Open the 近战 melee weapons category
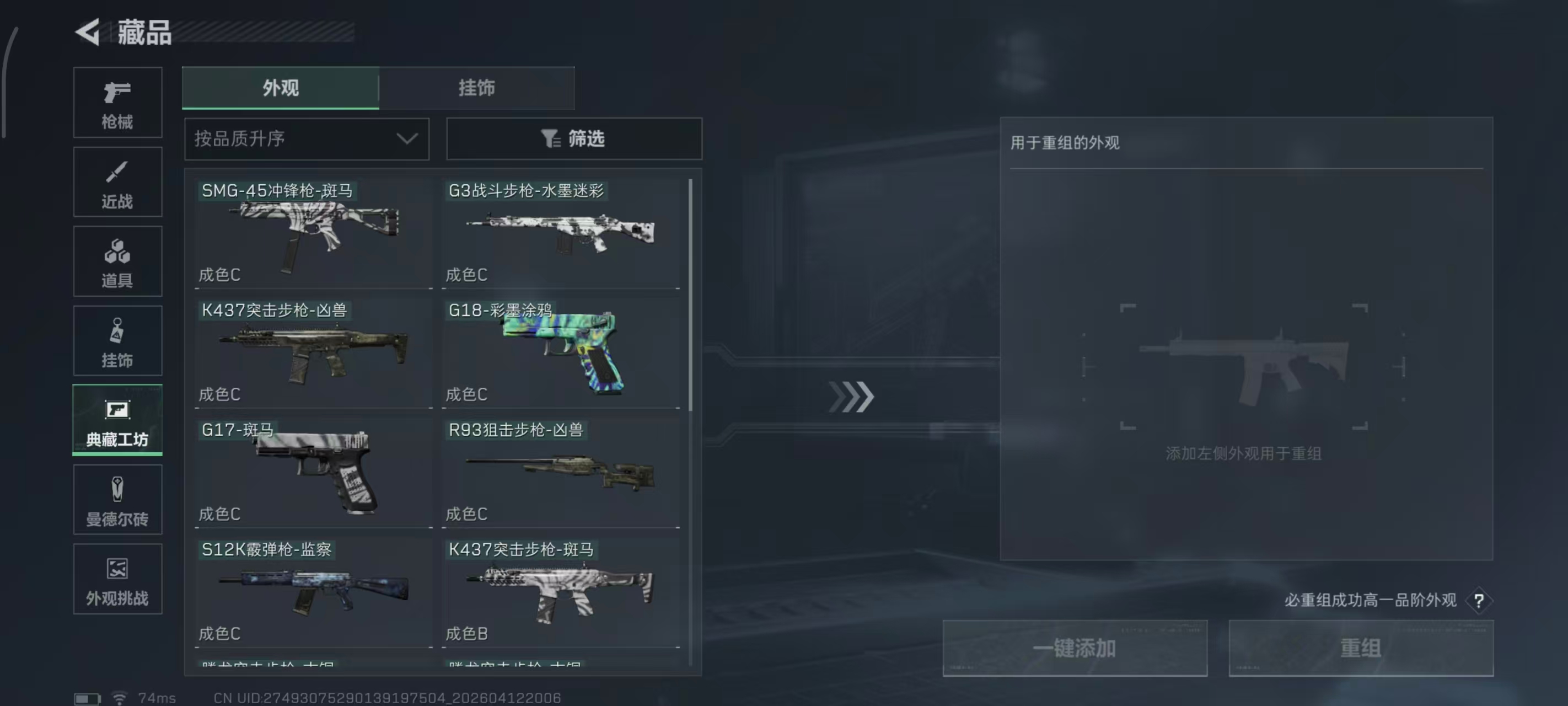 tap(117, 181)
